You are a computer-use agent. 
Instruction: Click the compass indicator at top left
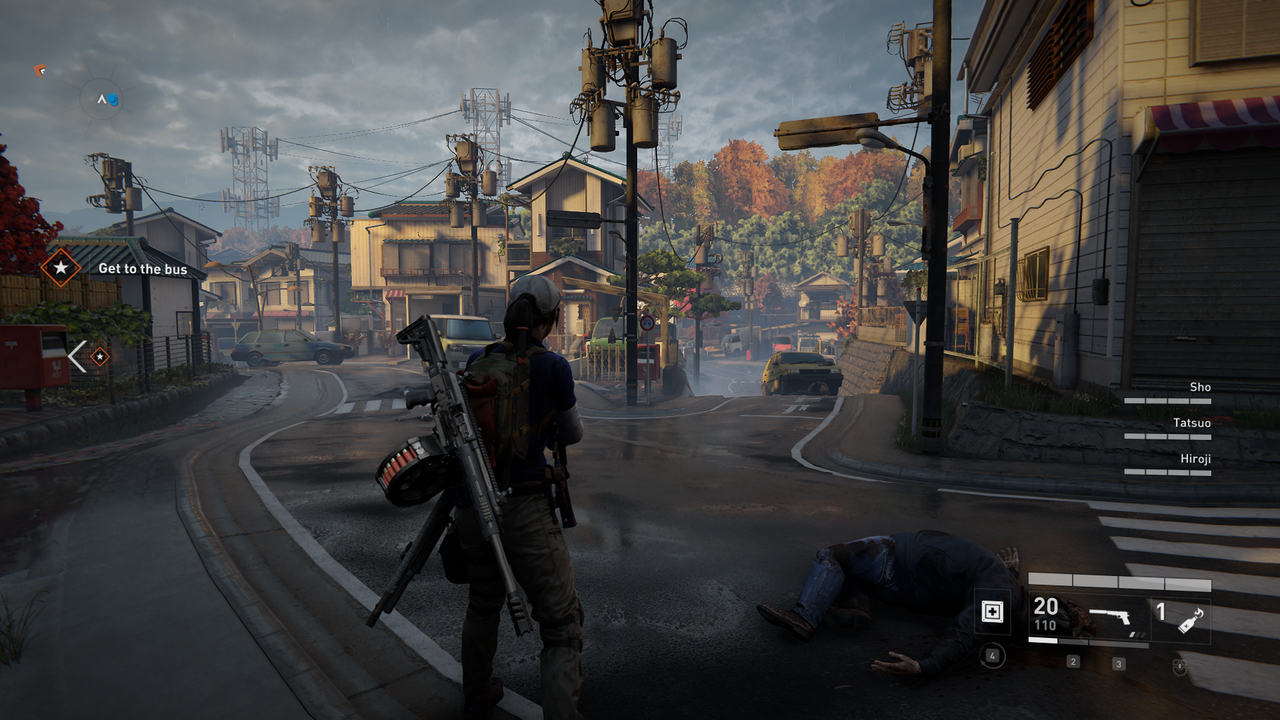(104, 100)
